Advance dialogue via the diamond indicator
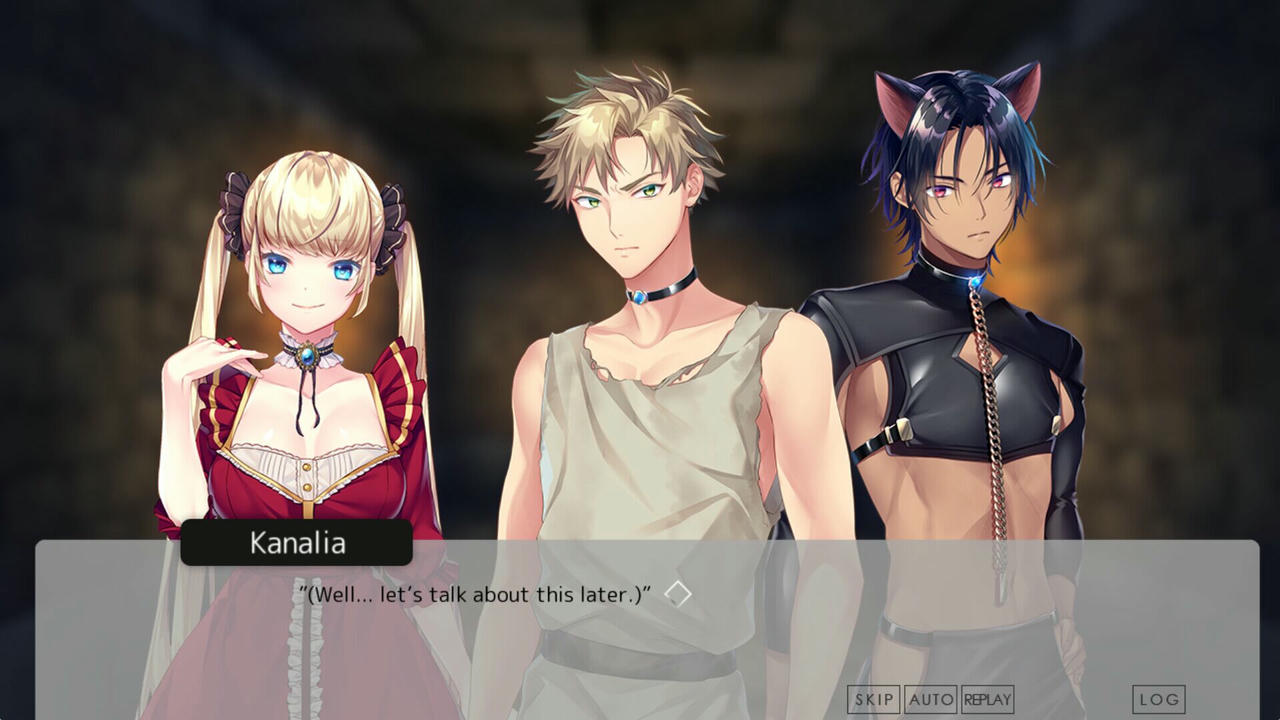Viewport: 1280px width, 720px height. pos(678,594)
